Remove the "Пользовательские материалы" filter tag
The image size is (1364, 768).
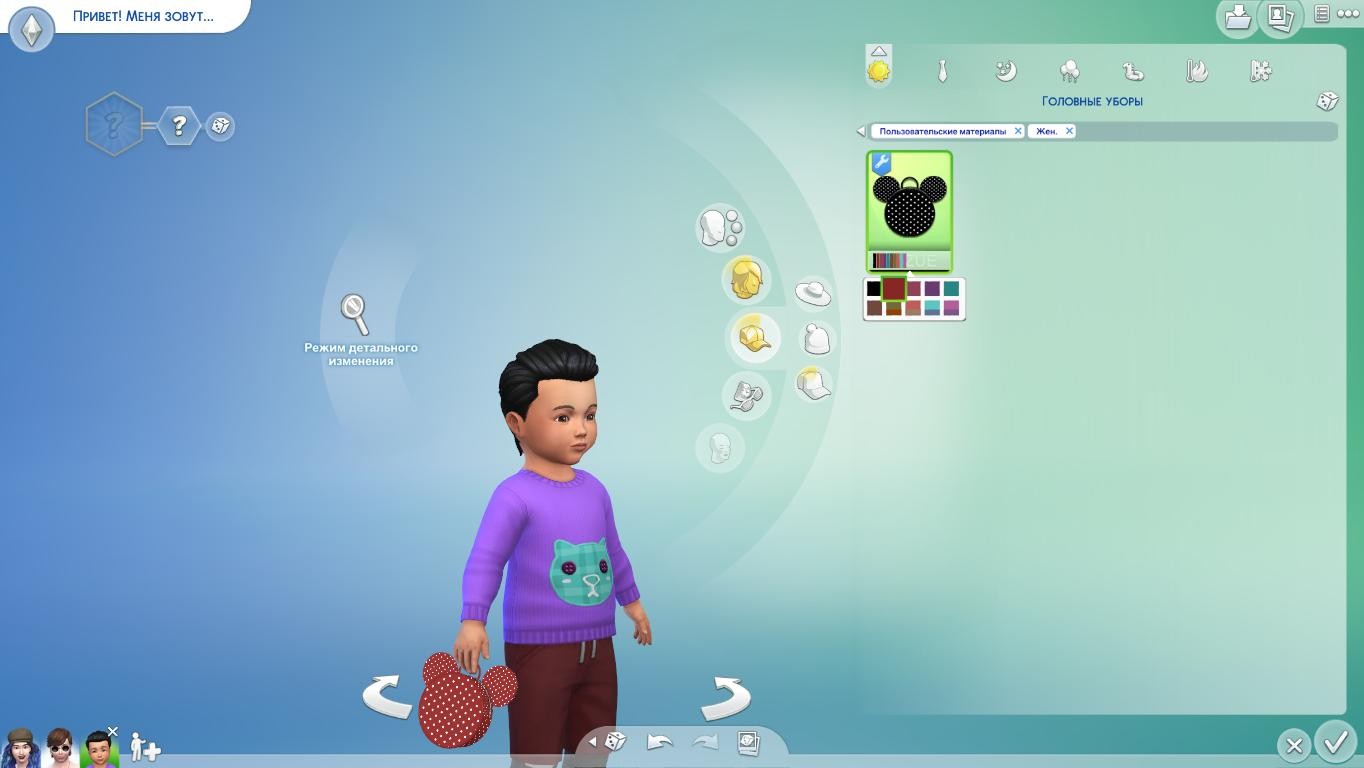coord(1018,131)
